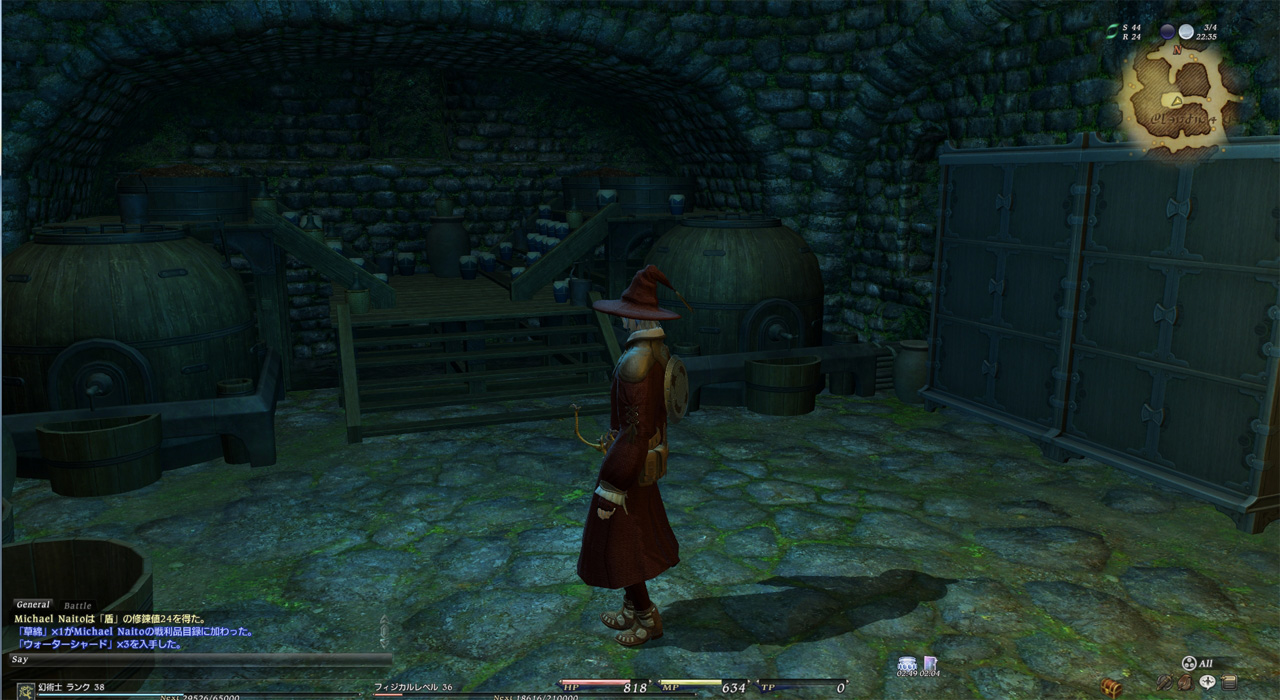This screenshot has height=700, width=1280.
Task: Click the sheathed weapon icon
Action: (1164, 683)
